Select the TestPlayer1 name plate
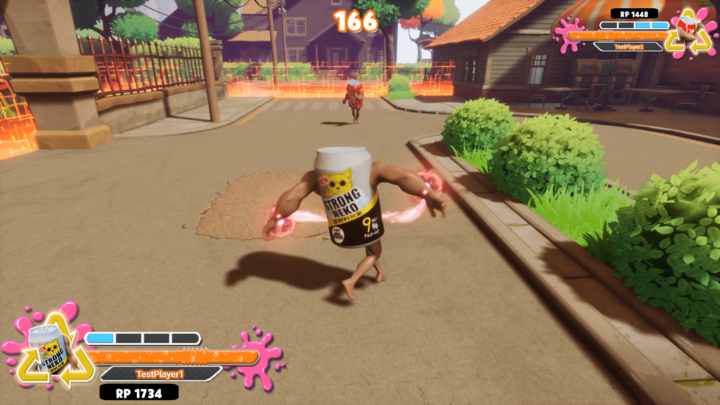The image size is (720, 405). click(x=161, y=373)
